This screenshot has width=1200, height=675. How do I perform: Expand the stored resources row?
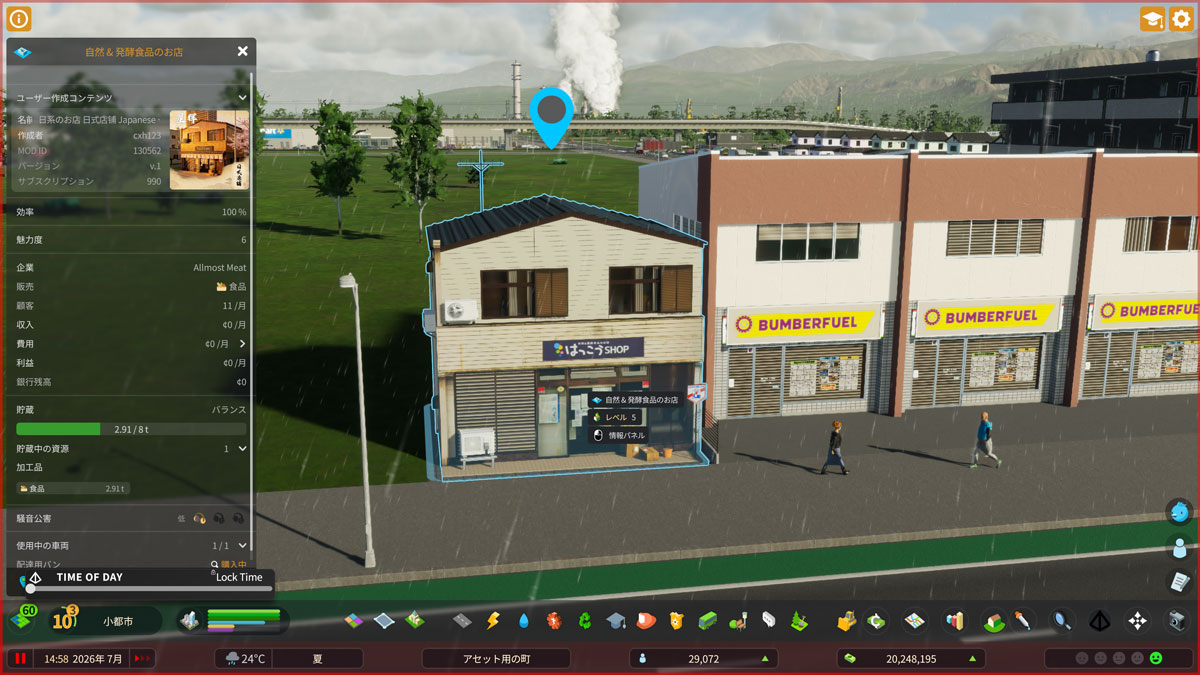(242, 449)
